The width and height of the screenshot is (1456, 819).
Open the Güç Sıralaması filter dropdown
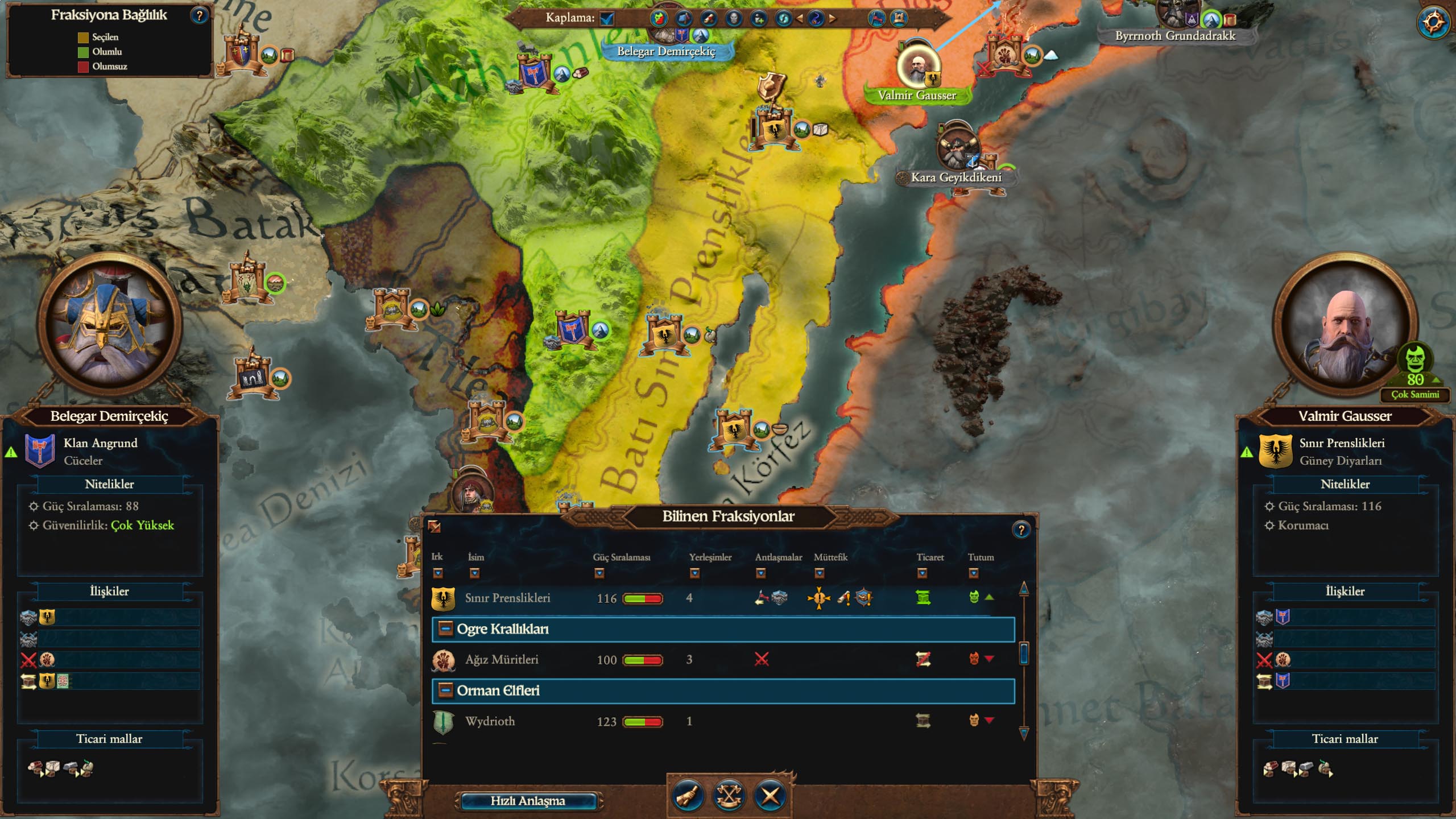click(599, 574)
